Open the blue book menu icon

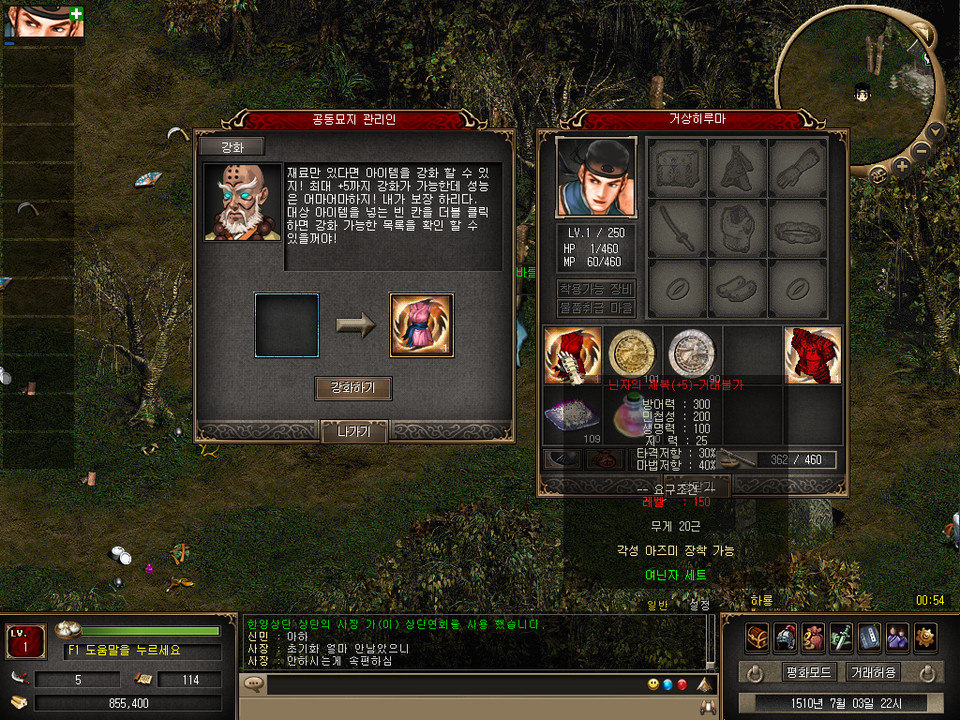(x=870, y=637)
